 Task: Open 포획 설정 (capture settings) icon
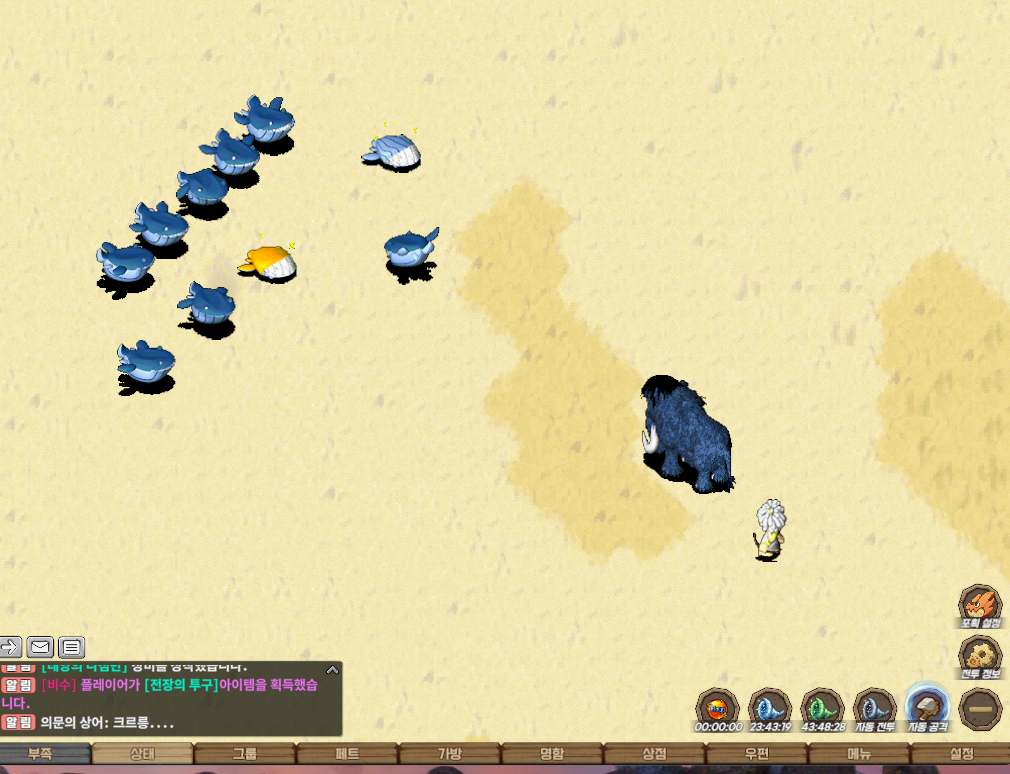click(979, 605)
